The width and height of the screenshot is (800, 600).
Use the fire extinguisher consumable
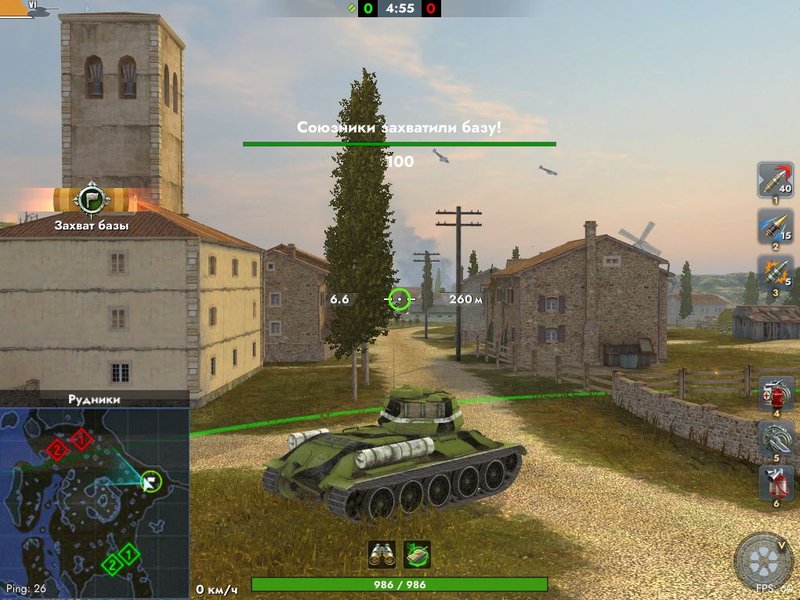point(776,485)
